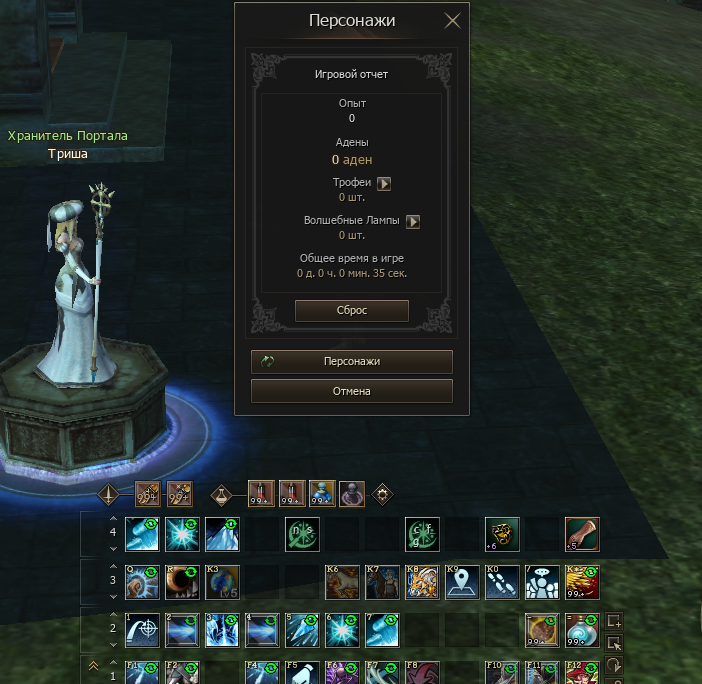Click the Сброс reset button
702x684 pixels.
pos(352,311)
